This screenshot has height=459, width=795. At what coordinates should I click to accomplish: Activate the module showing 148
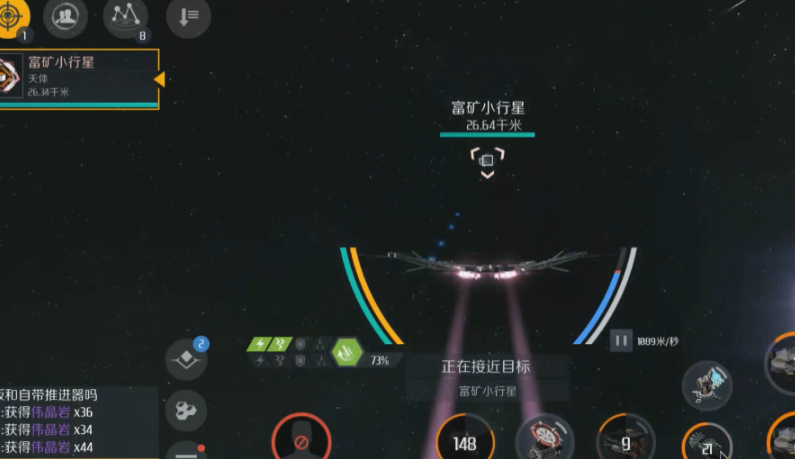point(464,441)
